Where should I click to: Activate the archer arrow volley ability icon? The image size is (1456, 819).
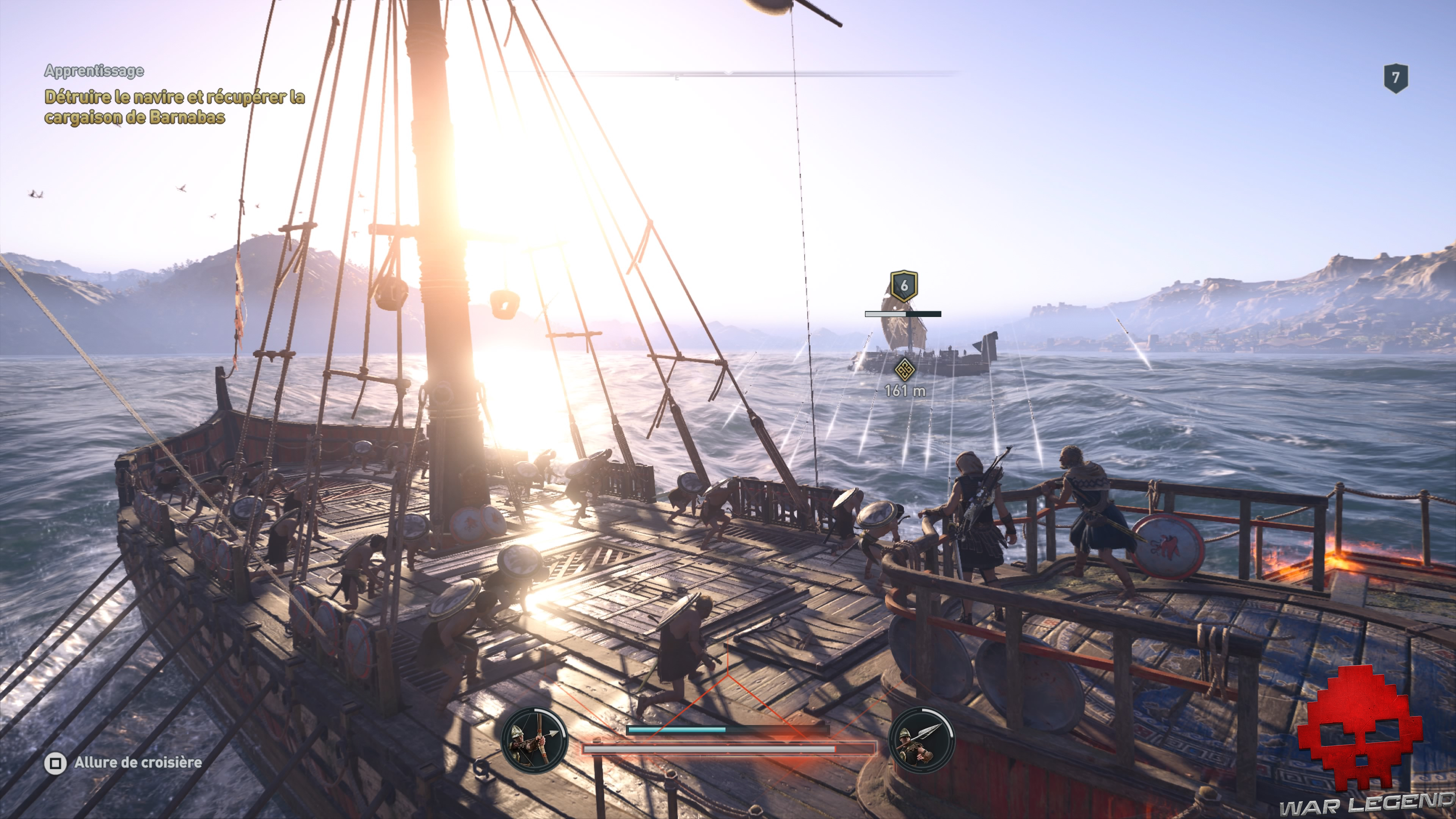coord(534,740)
